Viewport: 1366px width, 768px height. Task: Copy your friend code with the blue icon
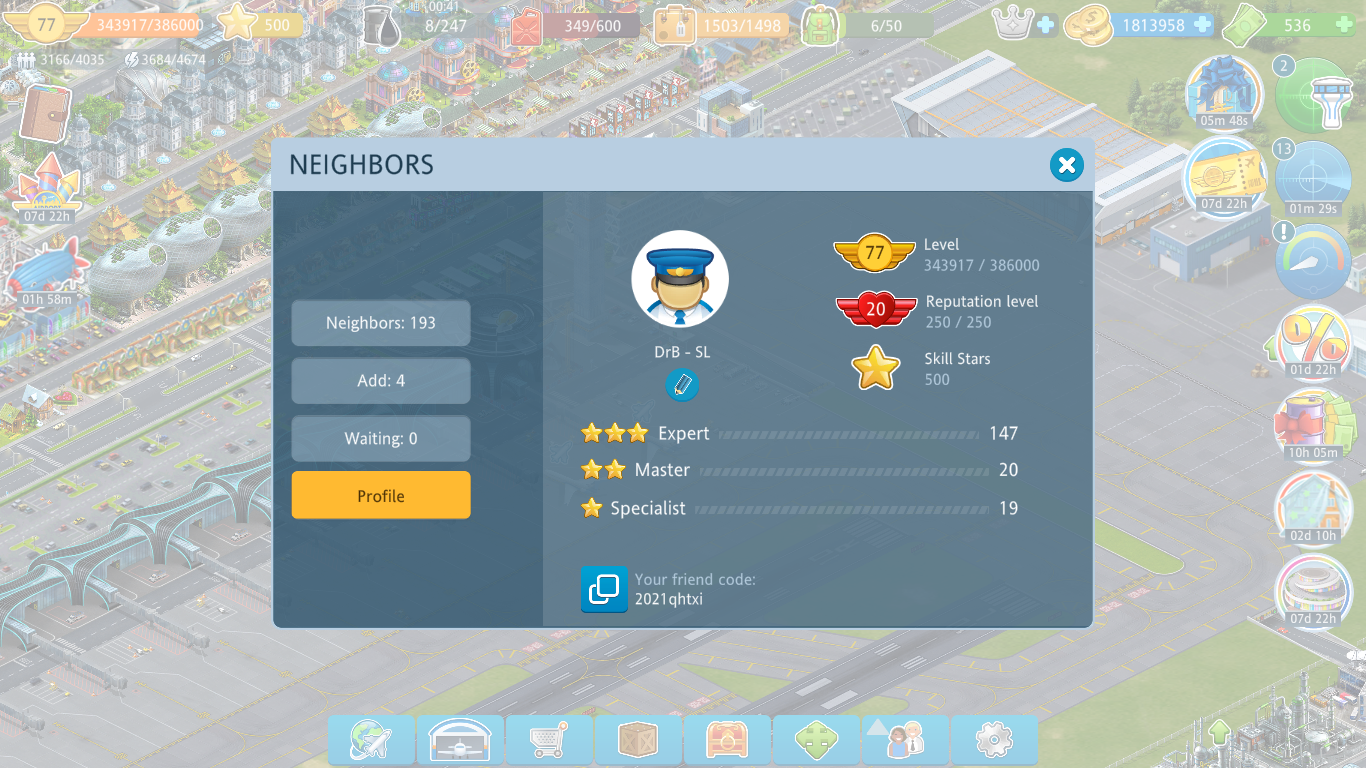click(604, 589)
